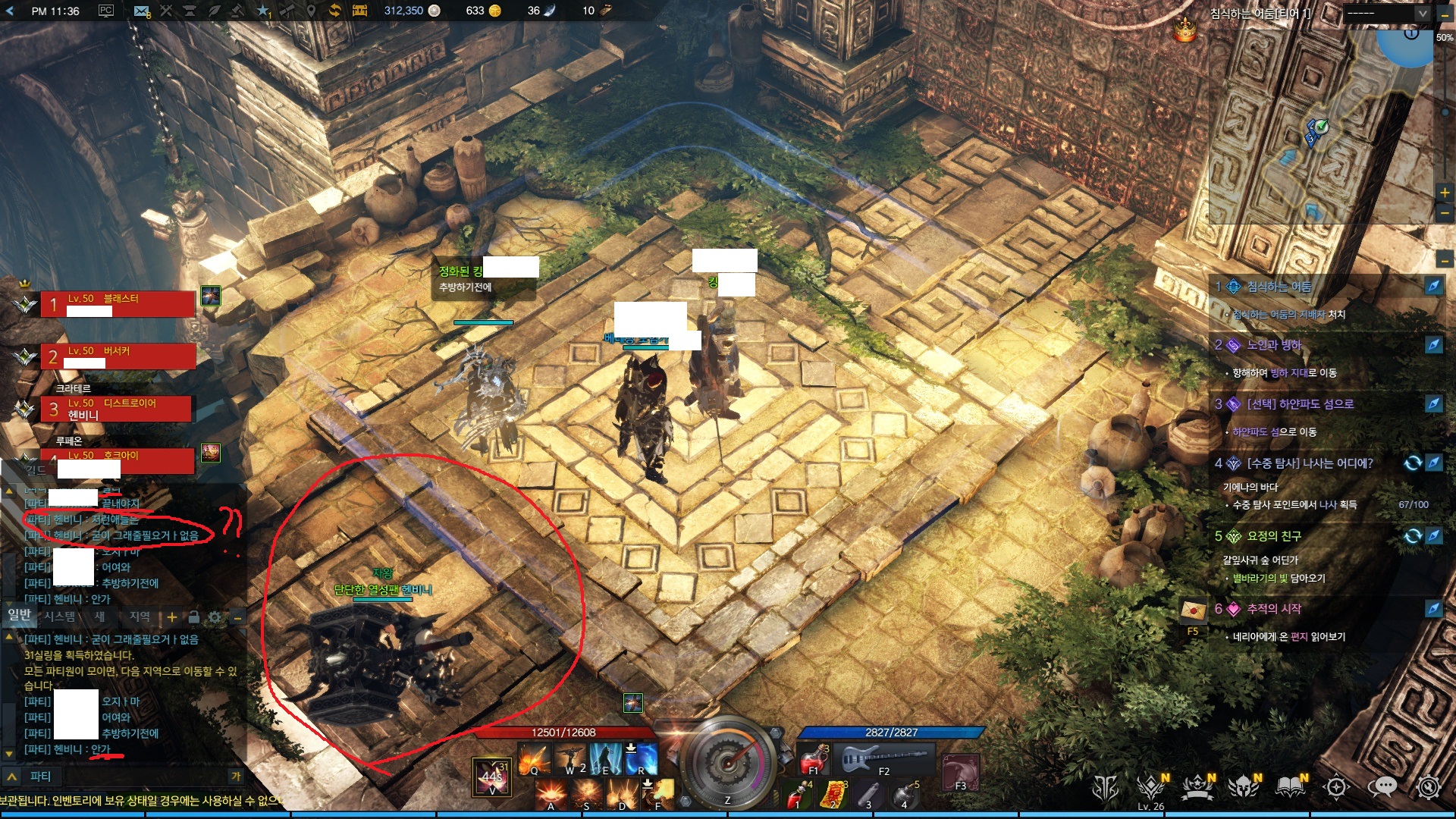Click minimap zoom-in plus button
Screen dimensions: 1456x819
pyautogui.click(x=1445, y=193)
